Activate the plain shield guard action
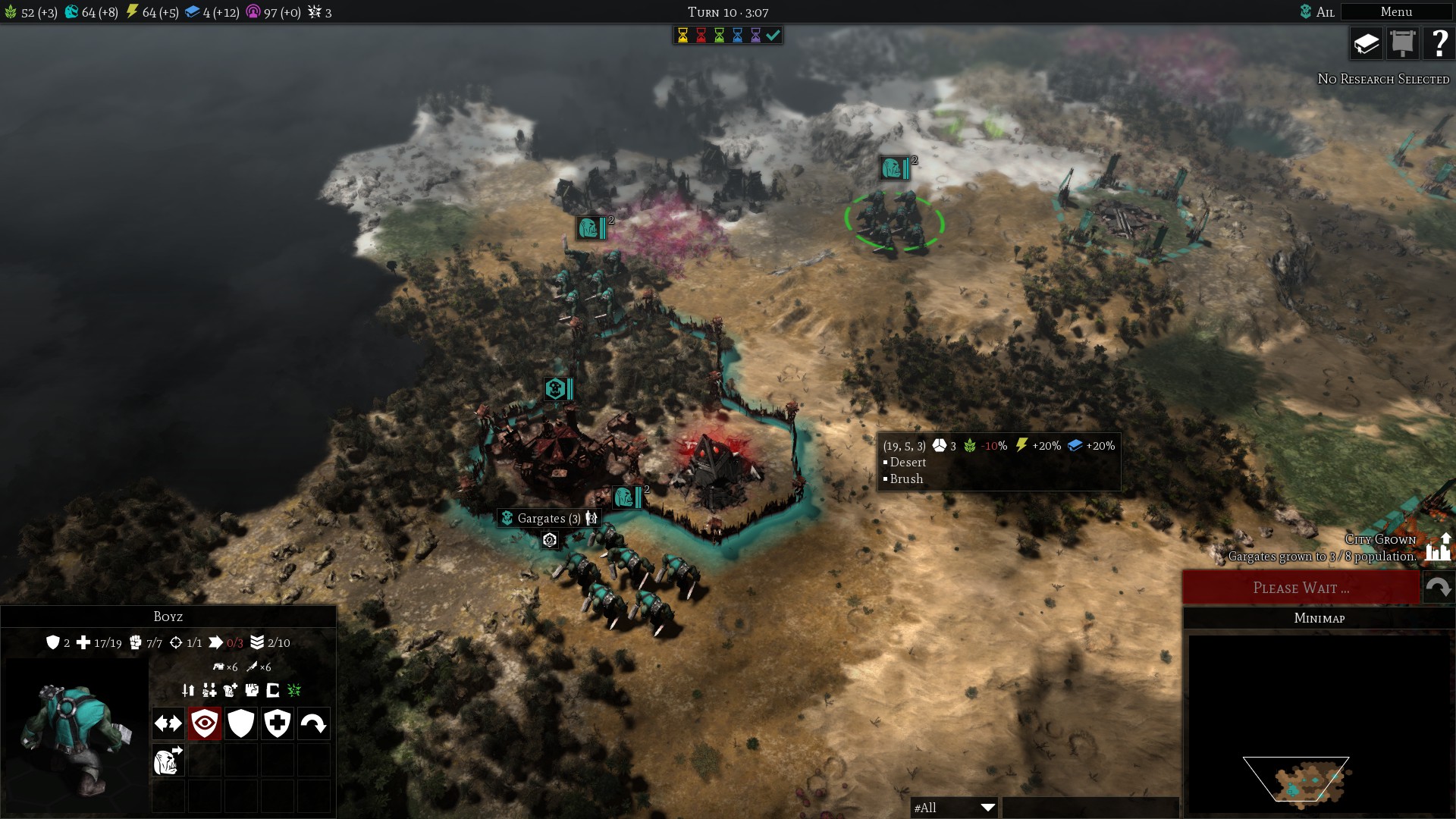This screenshot has width=1456, height=819. click(x=241, y=723)
